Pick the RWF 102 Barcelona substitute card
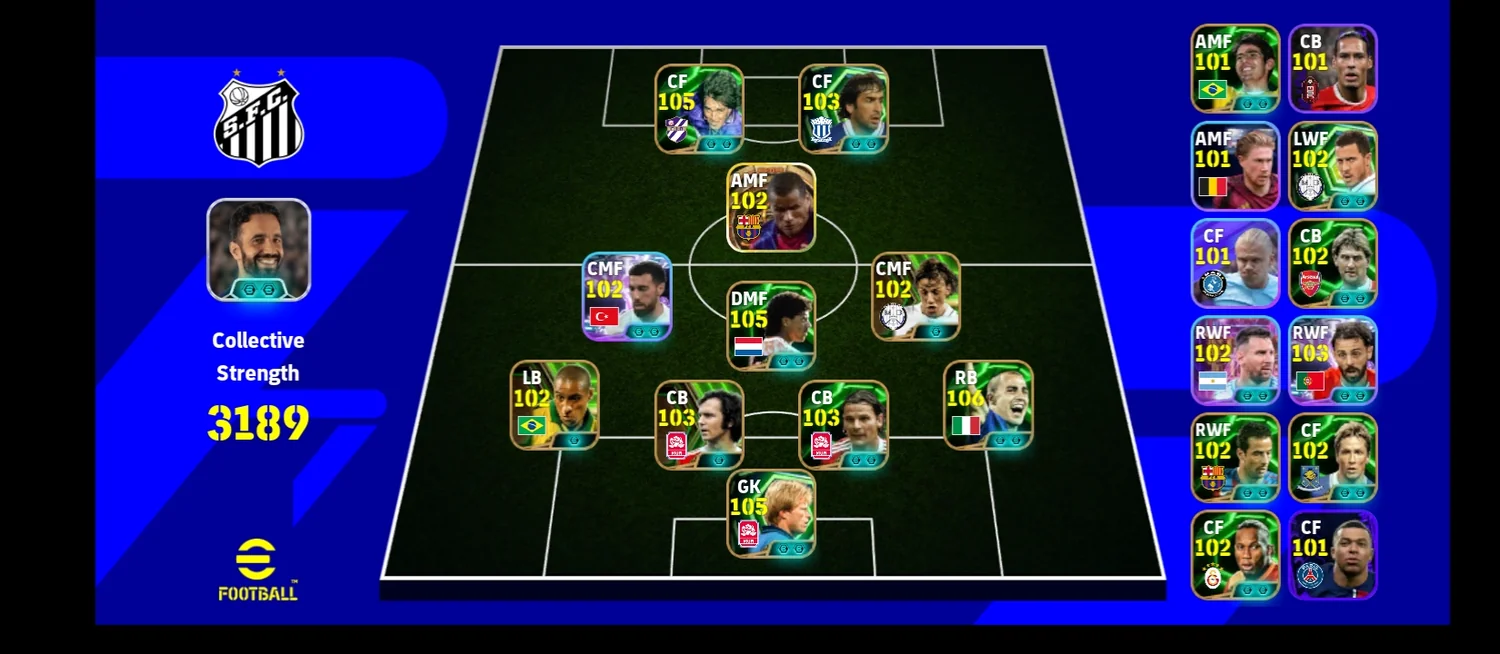 (x=1235, y=458)
